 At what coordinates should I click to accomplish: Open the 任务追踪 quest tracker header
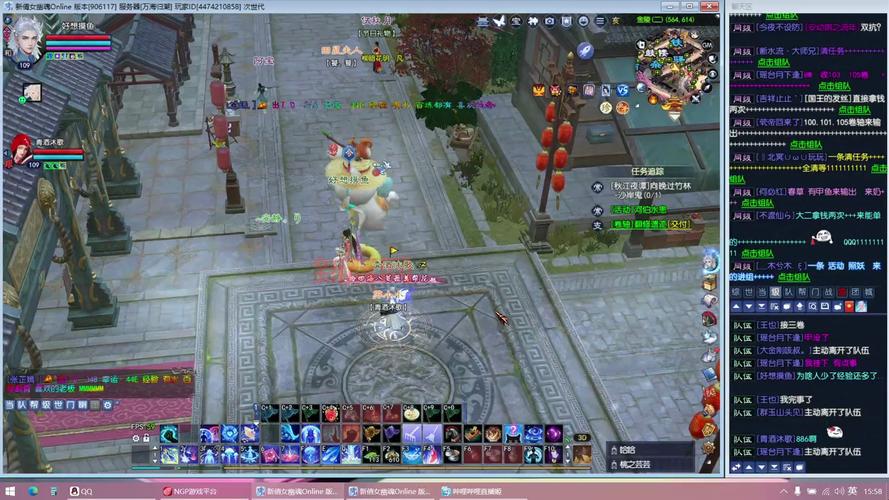(x=647, y=171)
